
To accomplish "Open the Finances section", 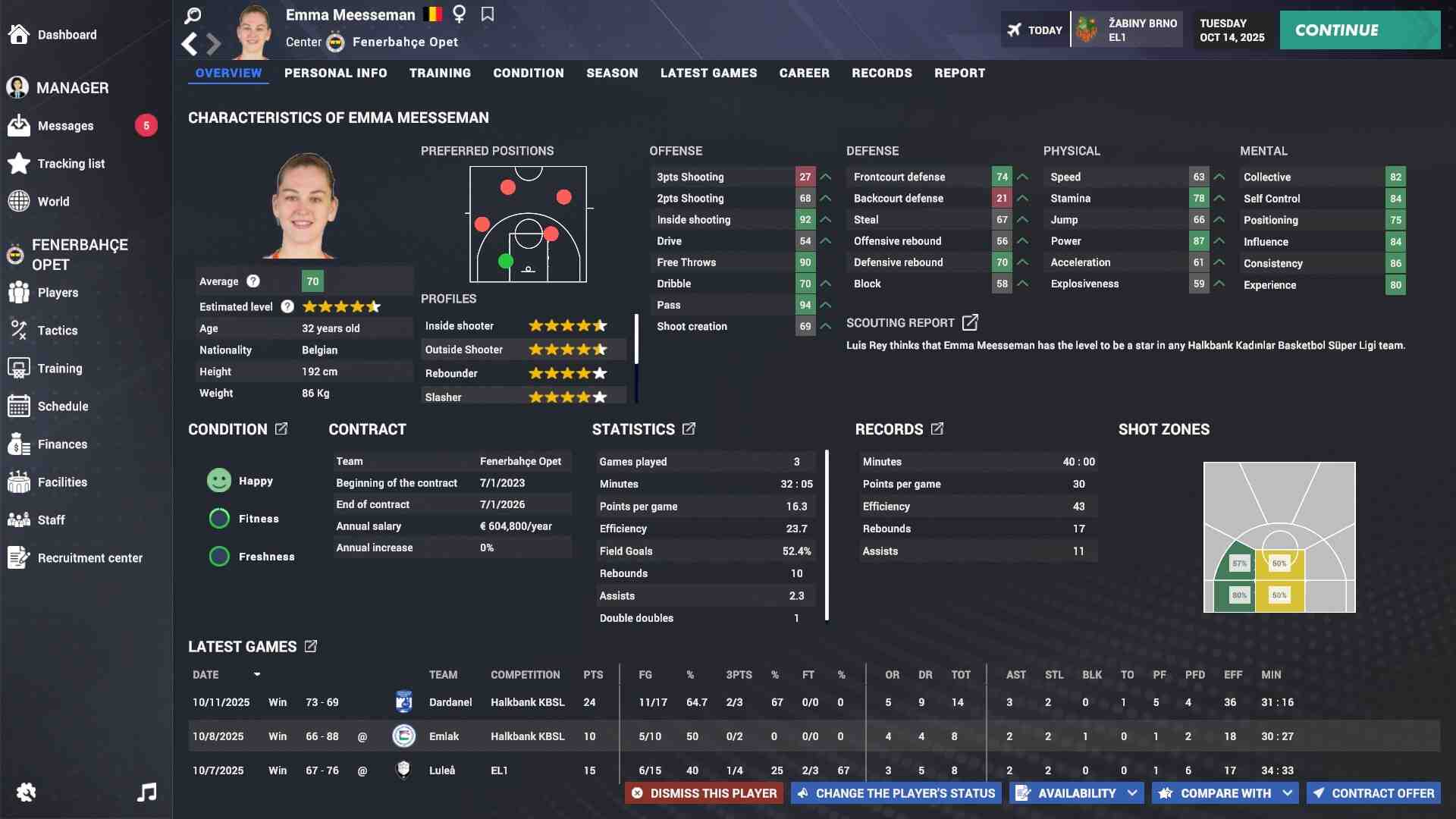I will [x=62, y=444].
